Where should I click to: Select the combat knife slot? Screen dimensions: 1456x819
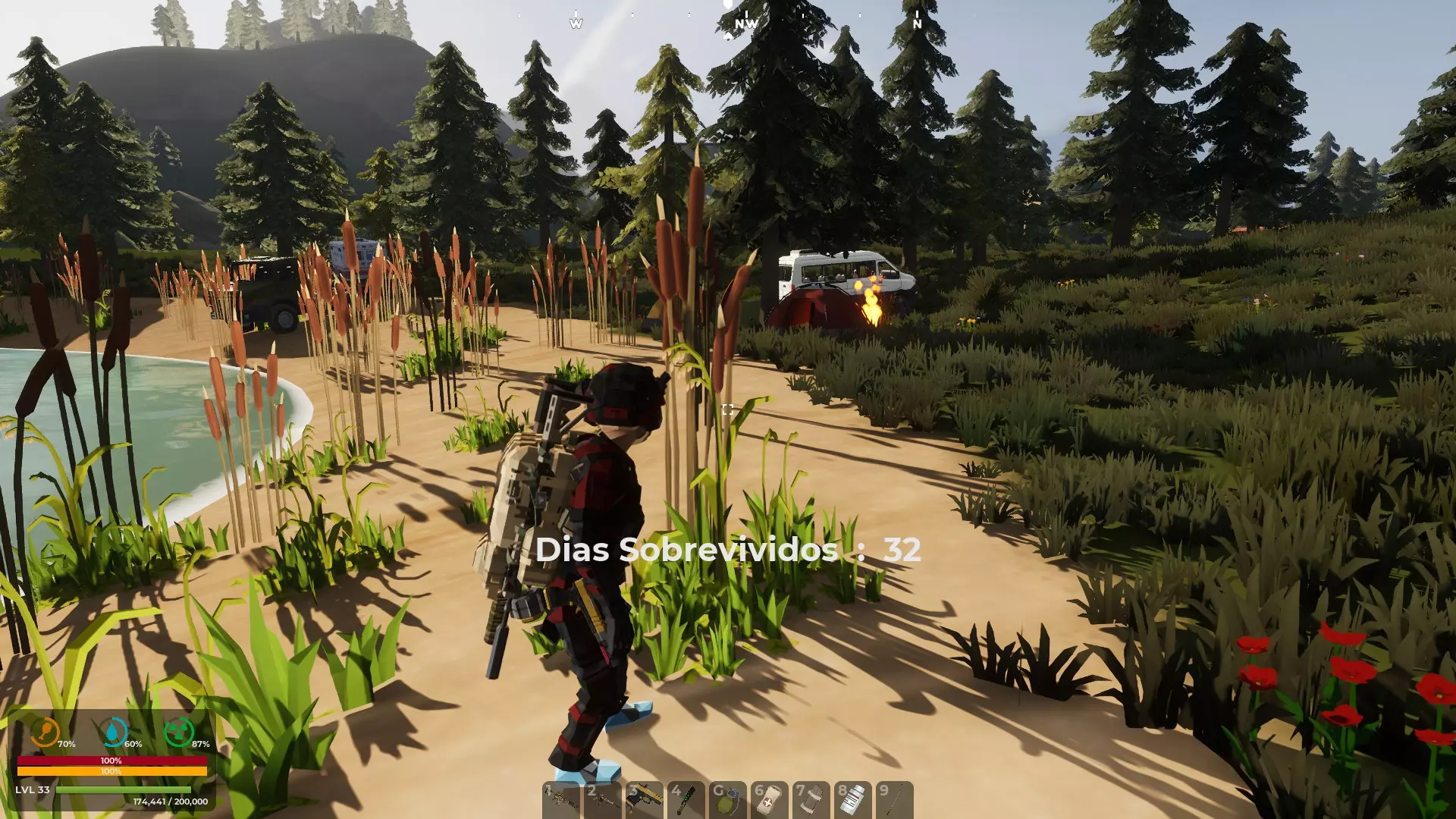click(686, 800)
